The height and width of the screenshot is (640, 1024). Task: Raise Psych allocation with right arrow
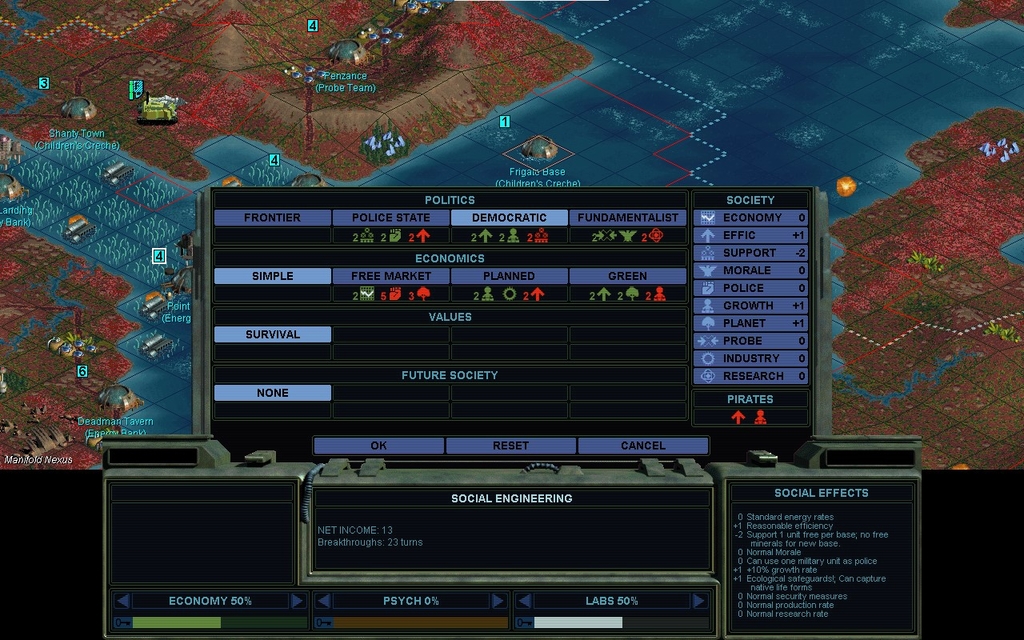click(498, 601)
